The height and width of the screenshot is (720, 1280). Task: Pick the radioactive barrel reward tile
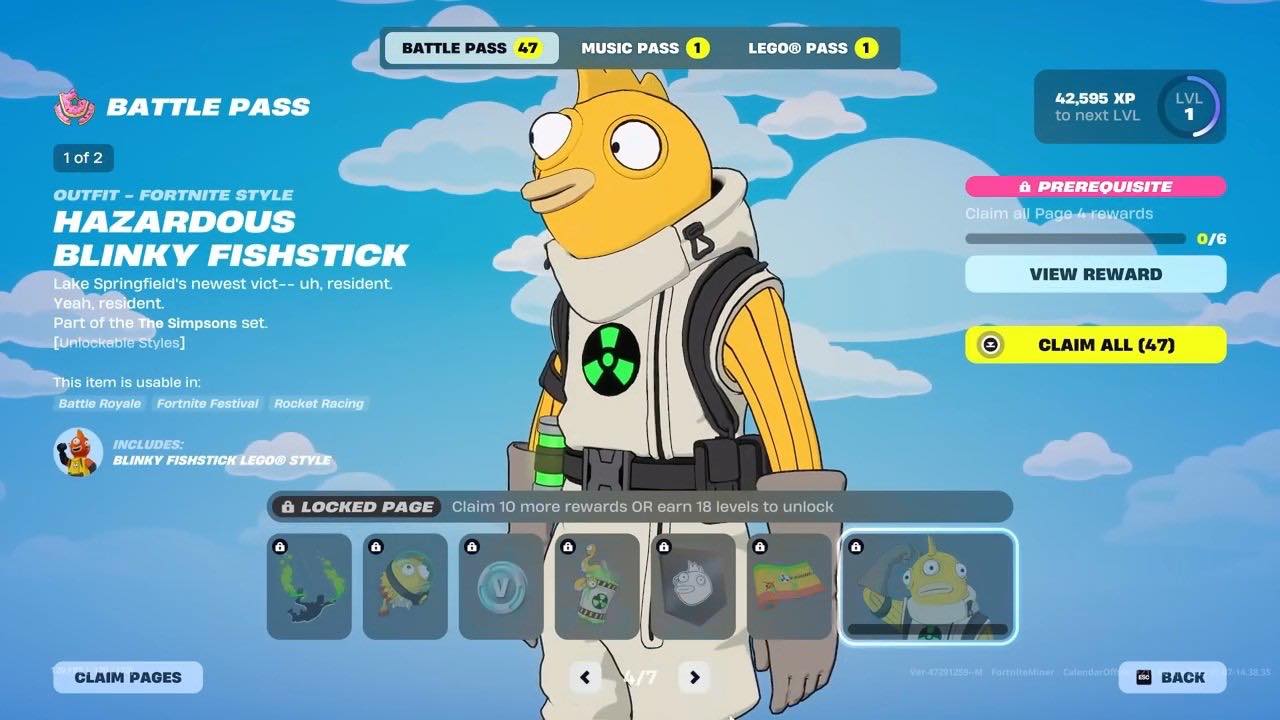pyautogui.click(x=597, y=587)
